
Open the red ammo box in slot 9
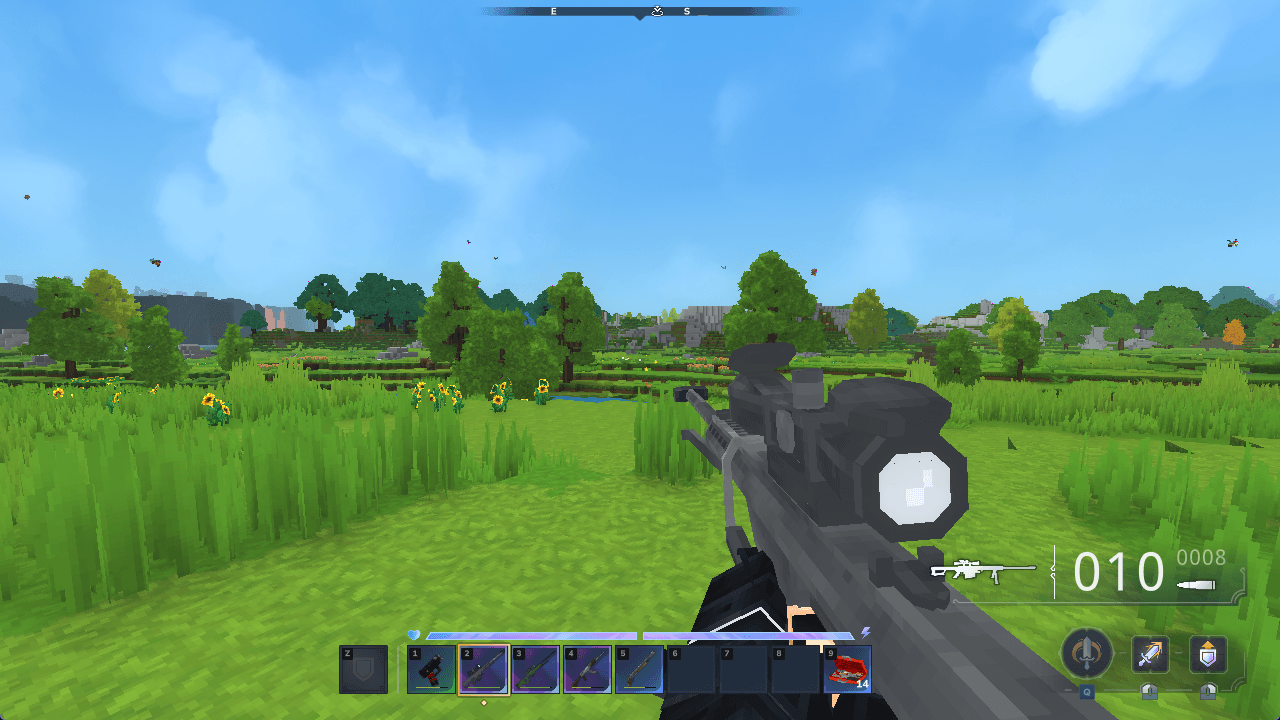click(x=846, y=669)
